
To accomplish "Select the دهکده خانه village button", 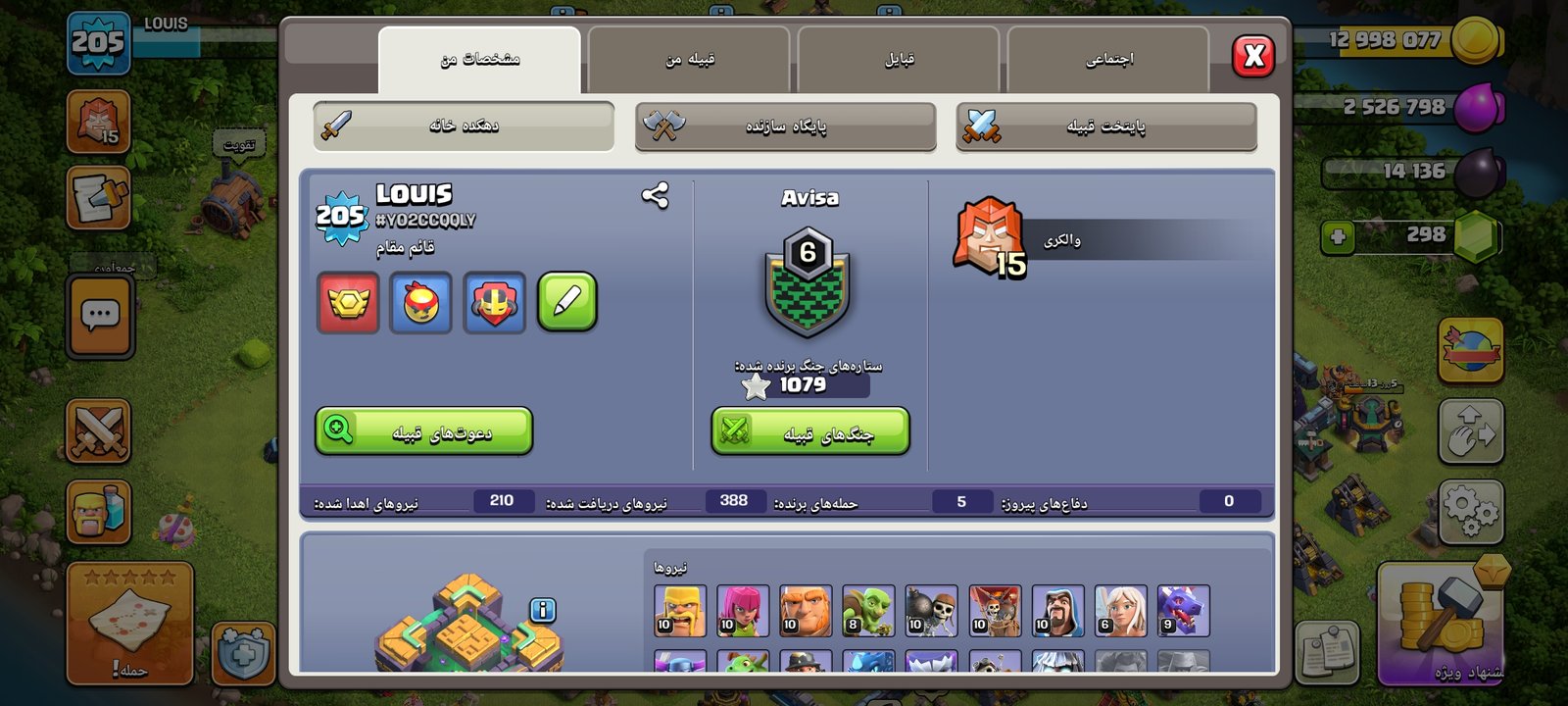I will pos(464,126).
